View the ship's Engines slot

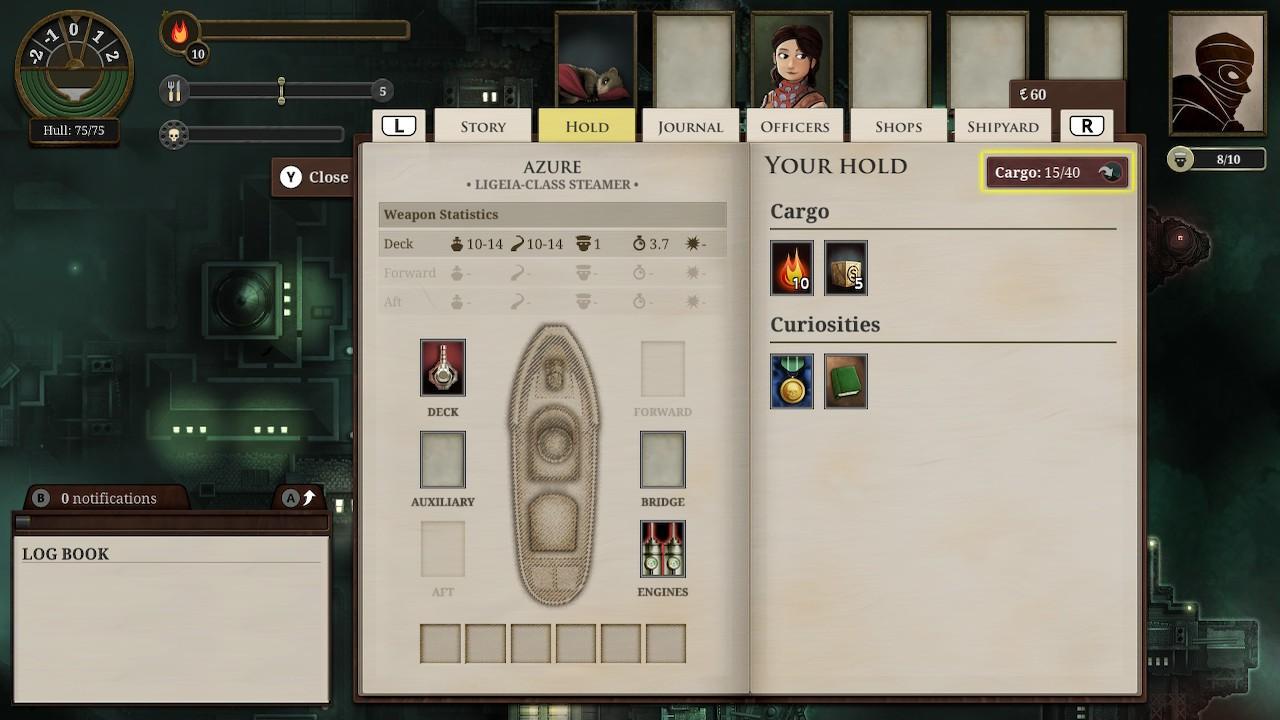(663, 548)
